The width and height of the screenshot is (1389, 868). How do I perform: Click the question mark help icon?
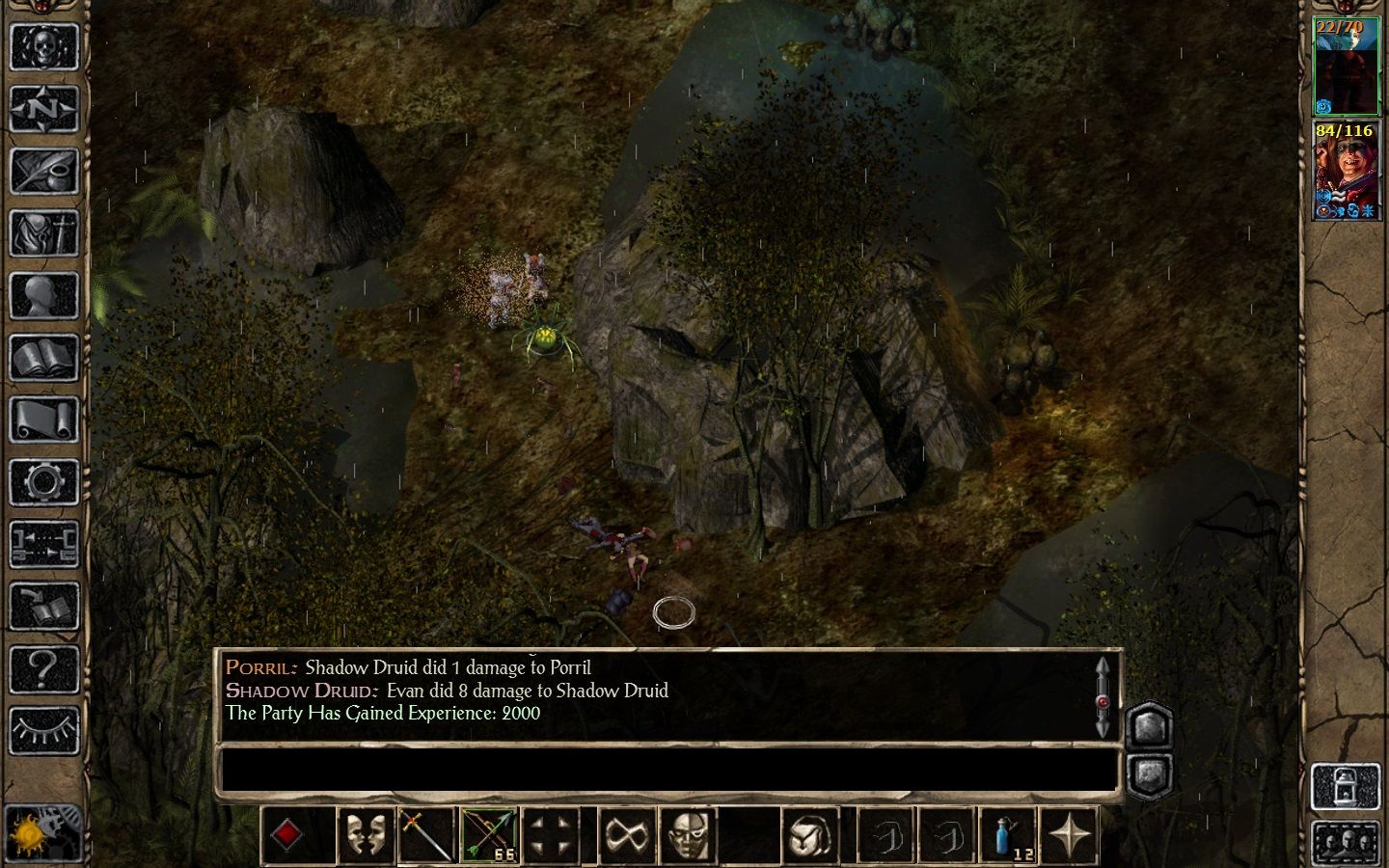(x=43, y=670)
